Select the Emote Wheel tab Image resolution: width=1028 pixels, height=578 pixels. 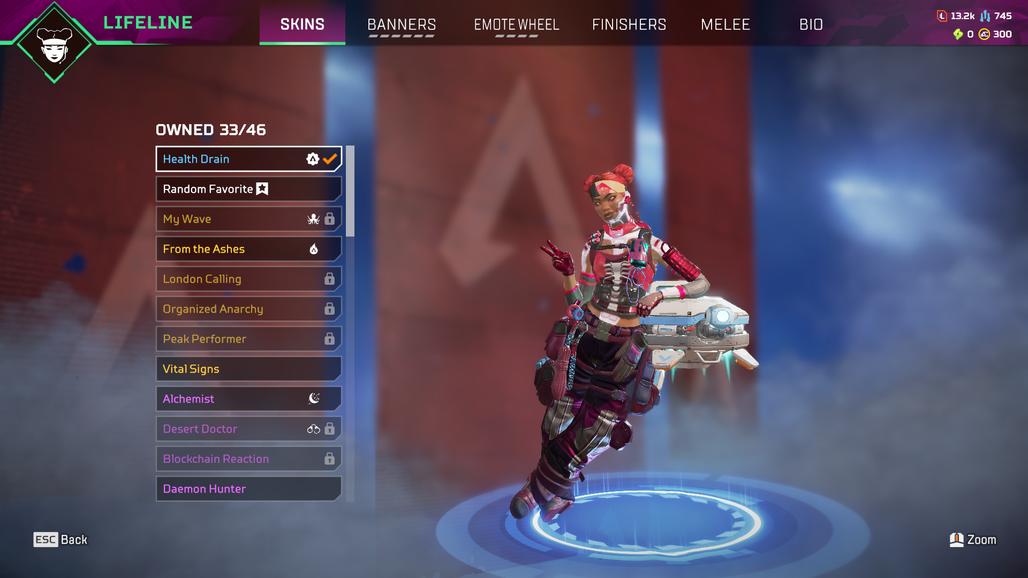click(516, 24)
